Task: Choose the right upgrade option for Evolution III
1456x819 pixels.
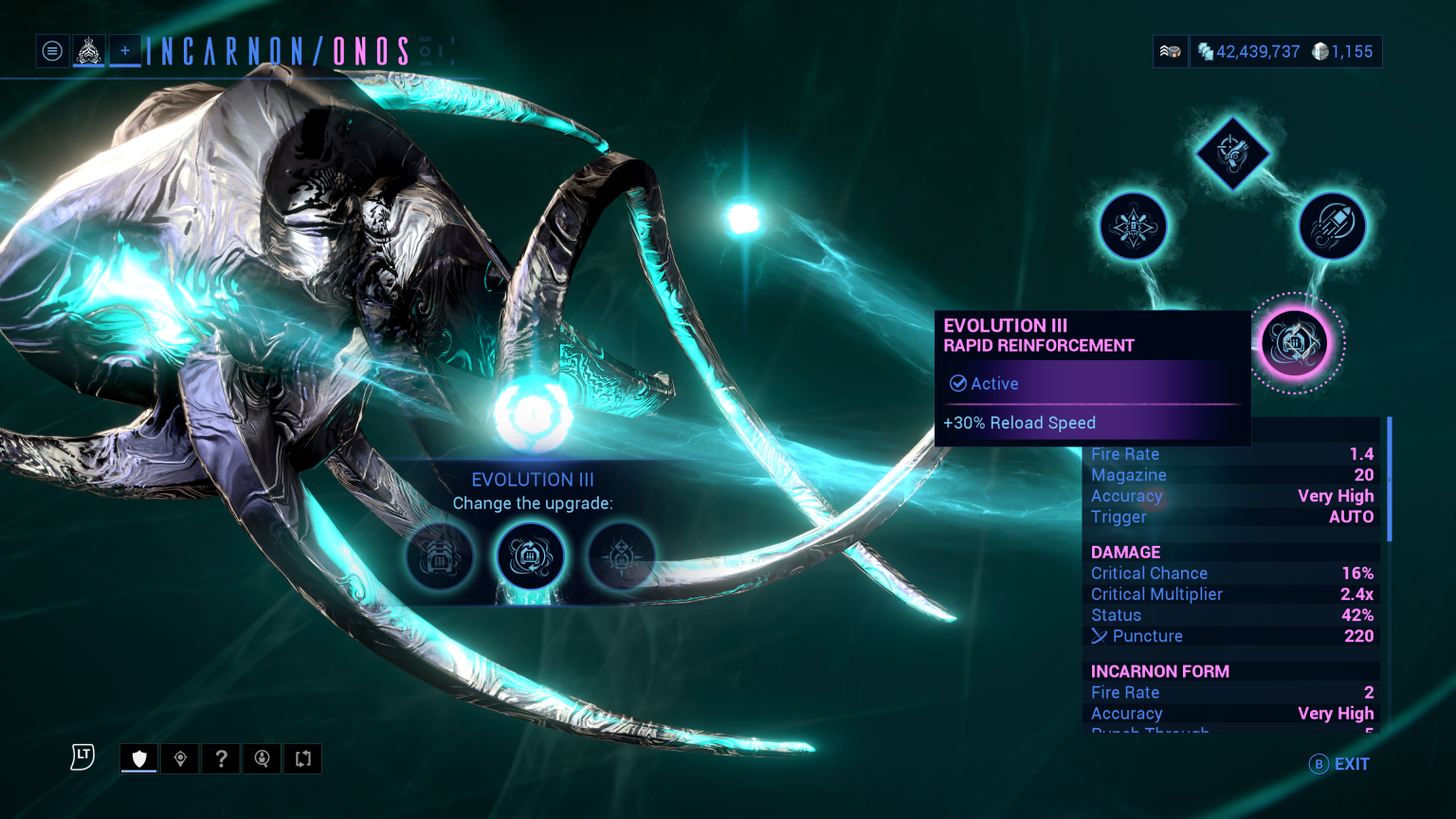Action: click(620, 556)
